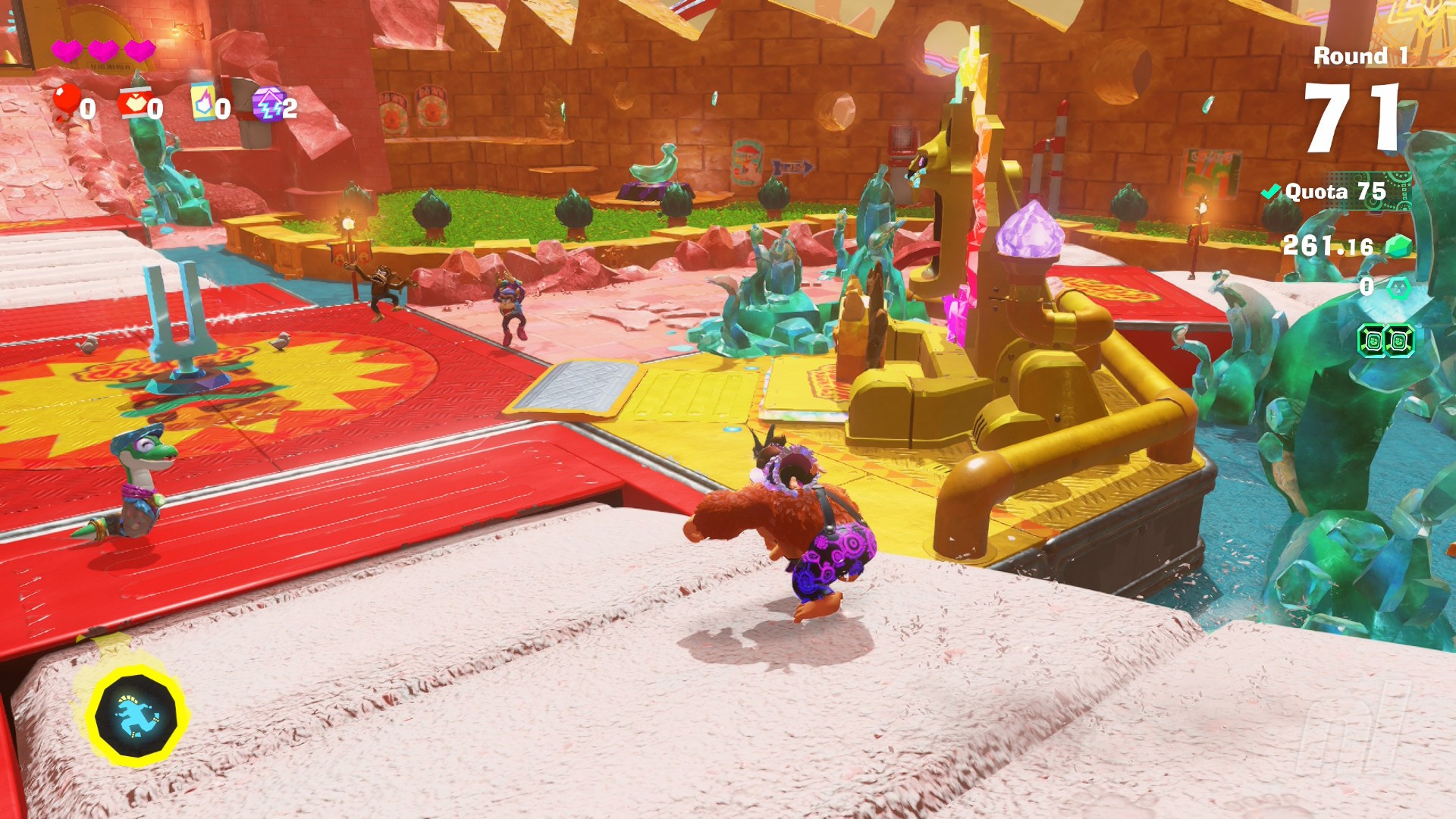This screenshot has width=1456, height=819.
Task: Select the red heart juice item icon
Action: click(x=133, y=104)
